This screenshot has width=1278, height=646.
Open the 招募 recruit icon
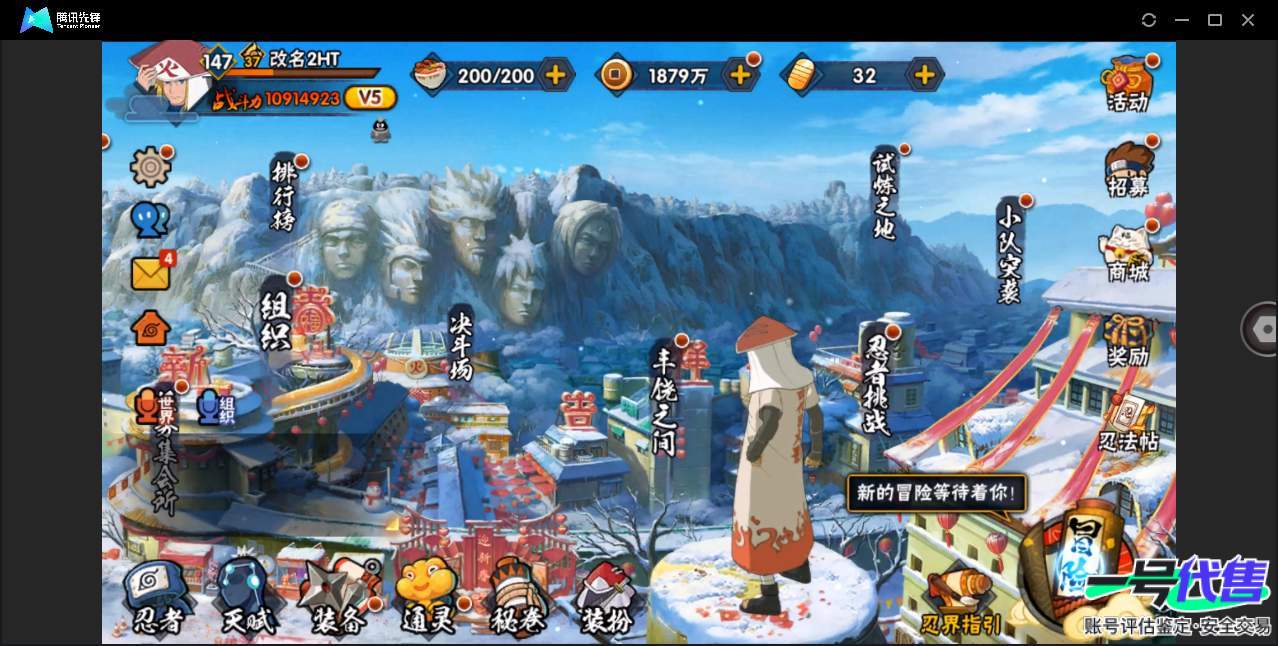coord(1129,170)
